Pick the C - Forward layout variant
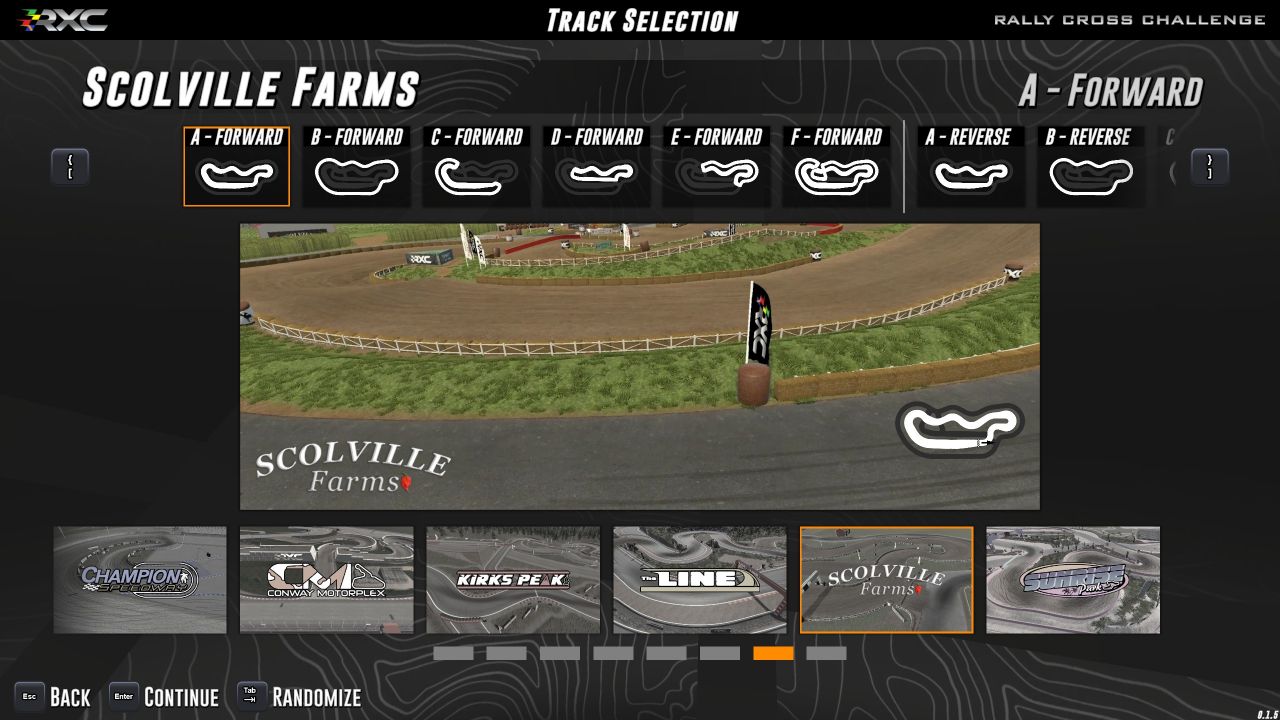1280x720 pixels. coord(477,167)
